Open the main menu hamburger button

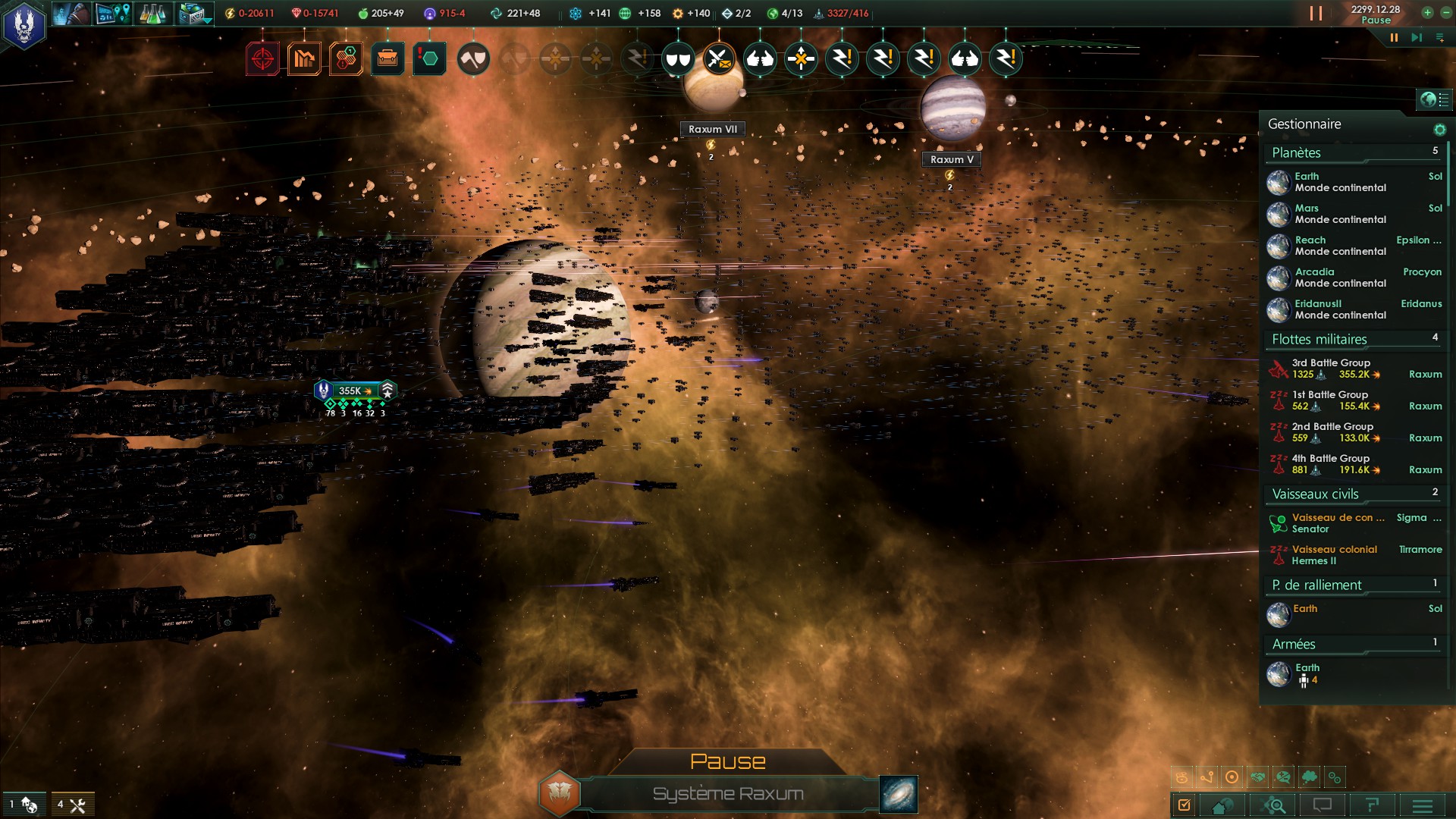[x=1423, y=805]
